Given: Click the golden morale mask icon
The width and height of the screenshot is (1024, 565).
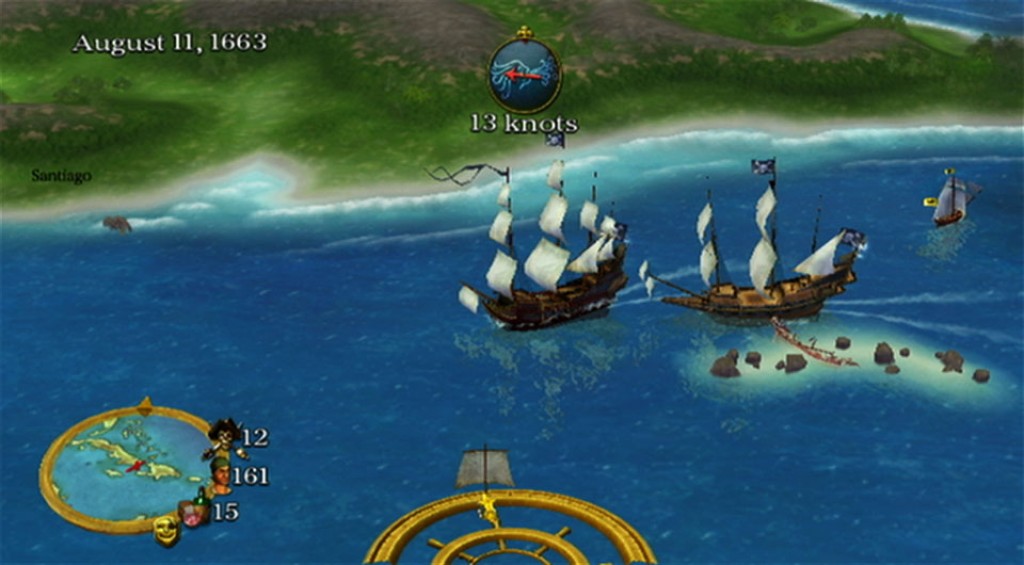Looking at the screenshot, I should [166, 530].
